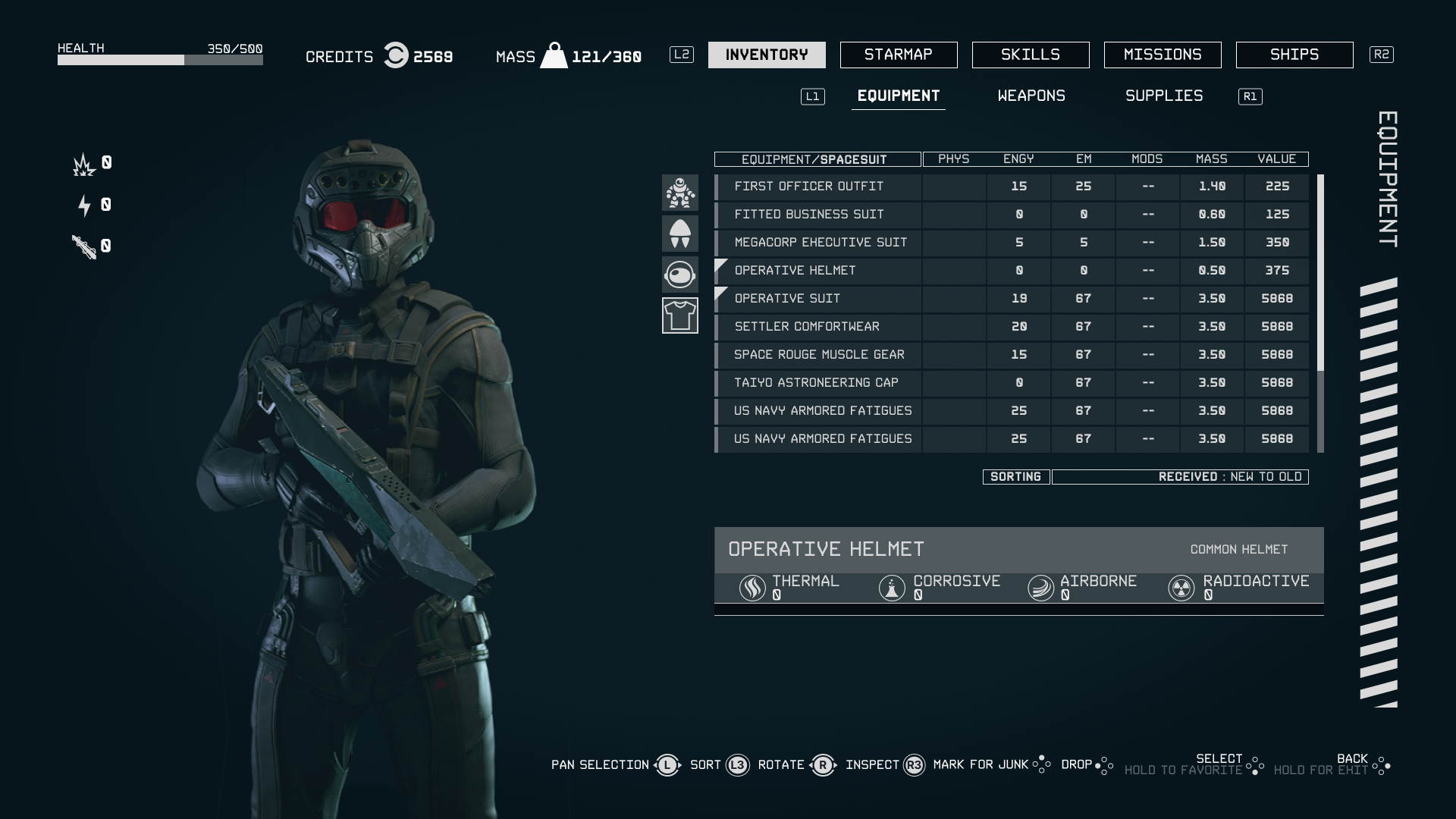Image resolution: width=1456 pixels, height=819 pixels.
Task: Select the spacesuit category icon
Action: pos(680,193)
